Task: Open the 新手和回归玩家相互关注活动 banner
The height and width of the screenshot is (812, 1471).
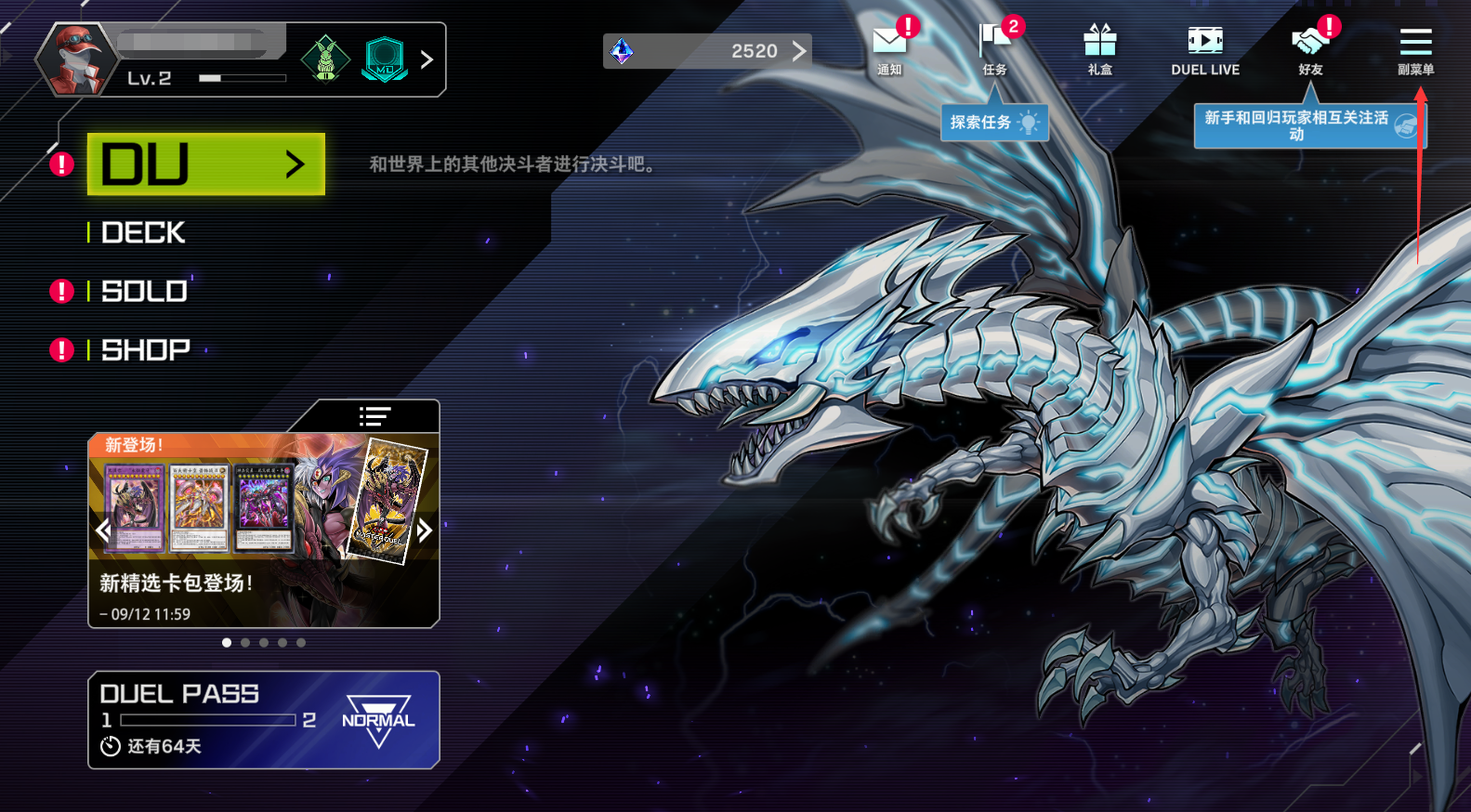Action: coord(1308,126)
